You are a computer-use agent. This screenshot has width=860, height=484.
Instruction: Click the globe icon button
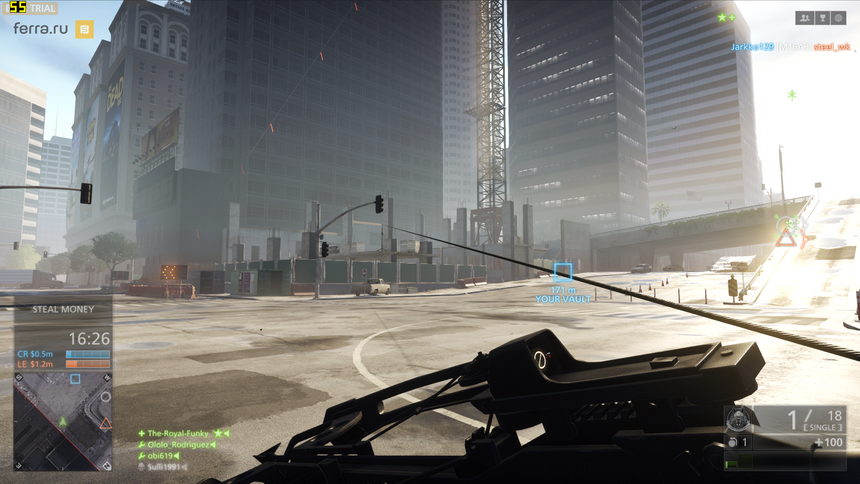coord(838,18)
